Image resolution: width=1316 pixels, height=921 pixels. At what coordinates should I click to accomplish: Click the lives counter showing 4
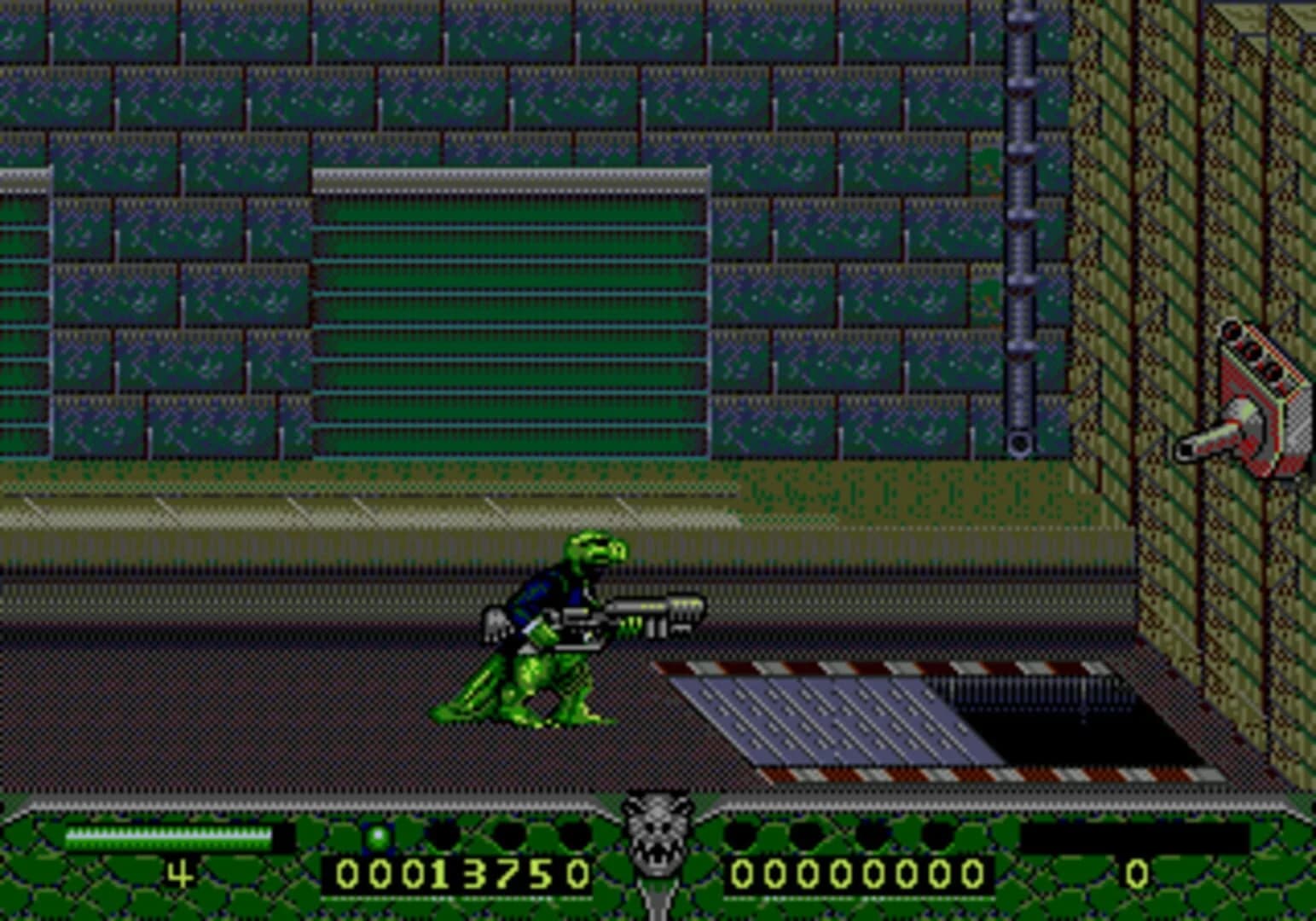179,872
